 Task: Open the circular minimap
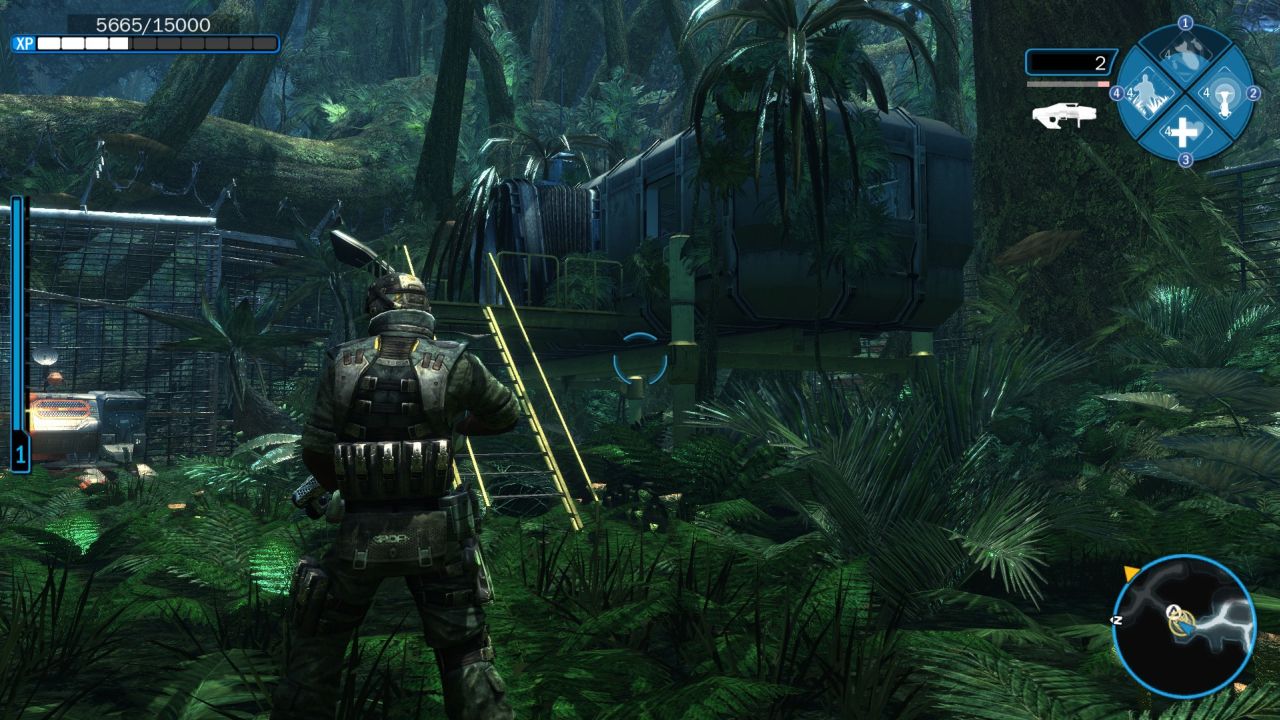(1184, 627)
